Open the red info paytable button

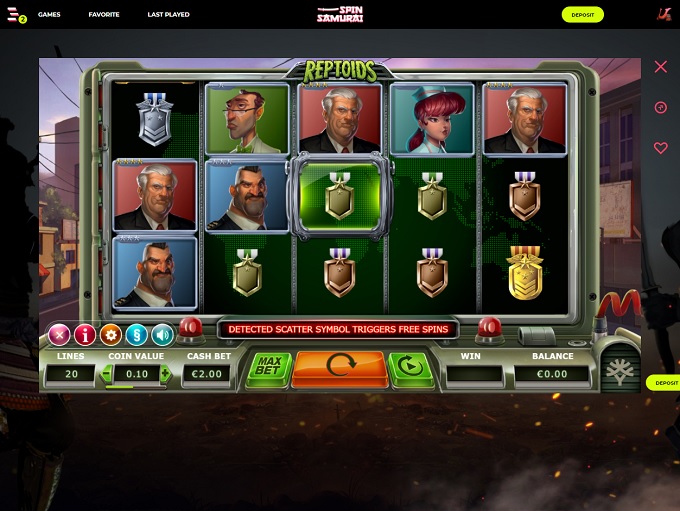pos(85,335)
